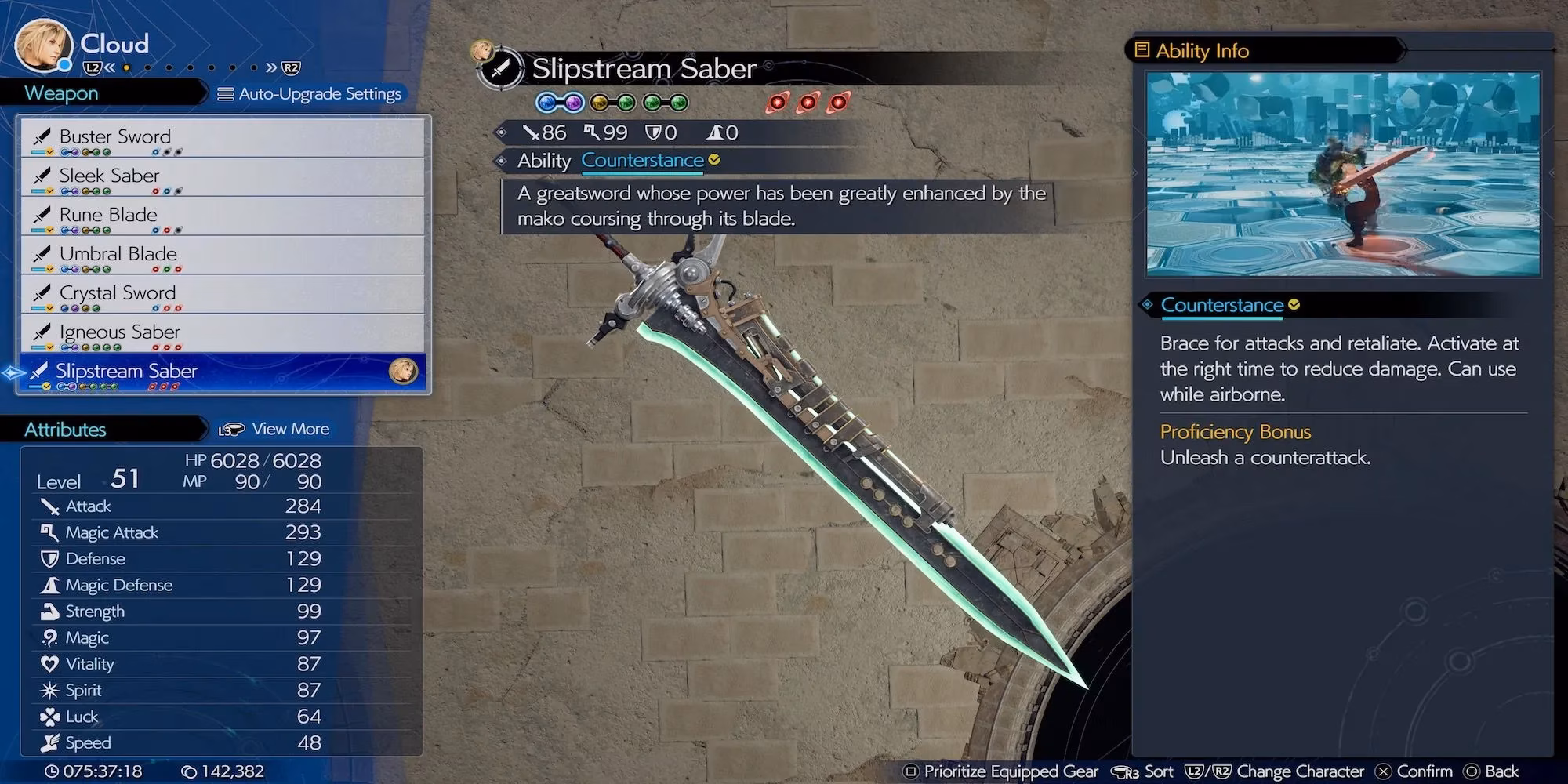
Task: Select the Buster Sword weapon icon
Action: pos(41,136)
